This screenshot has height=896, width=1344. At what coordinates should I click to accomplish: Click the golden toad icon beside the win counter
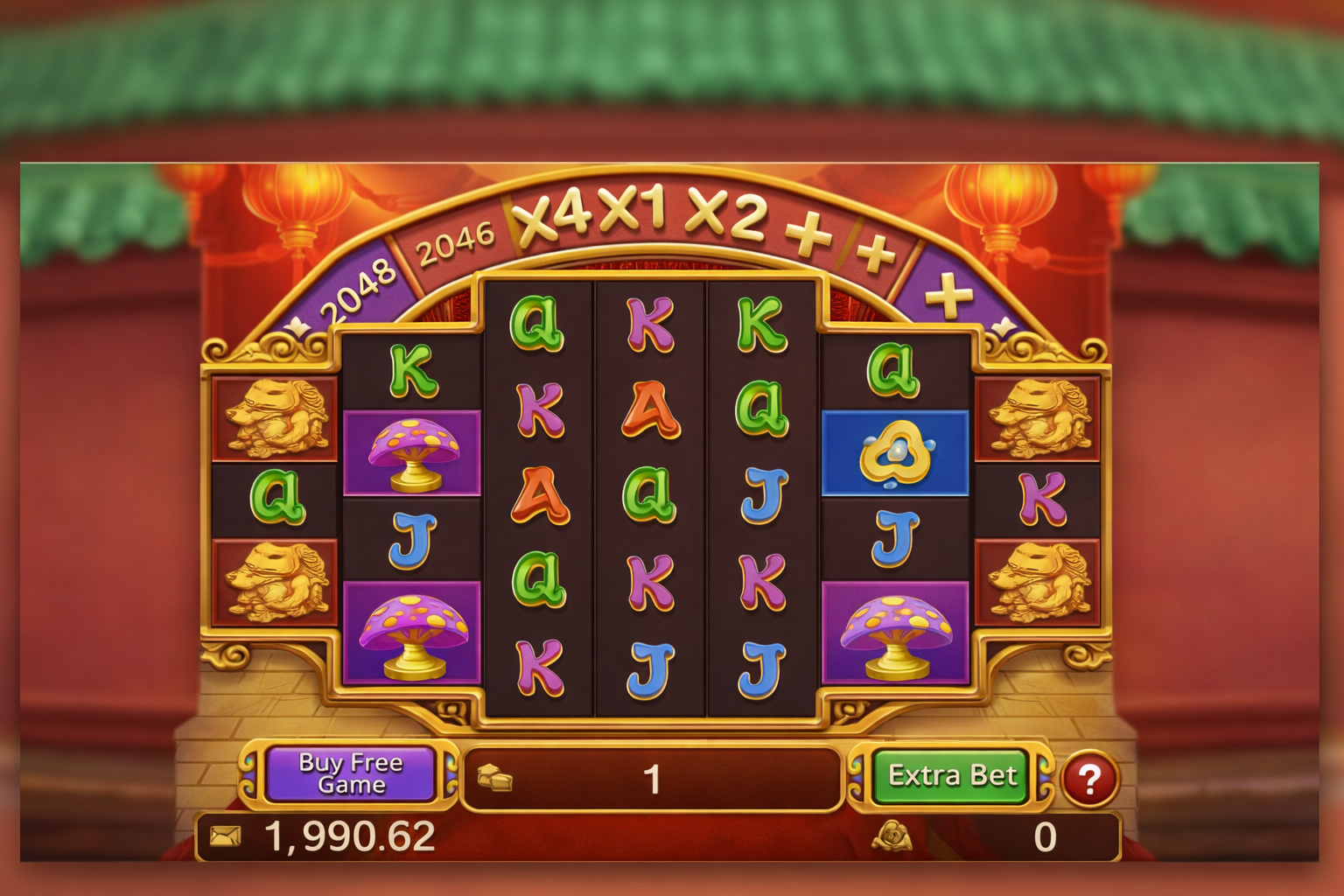892,837
